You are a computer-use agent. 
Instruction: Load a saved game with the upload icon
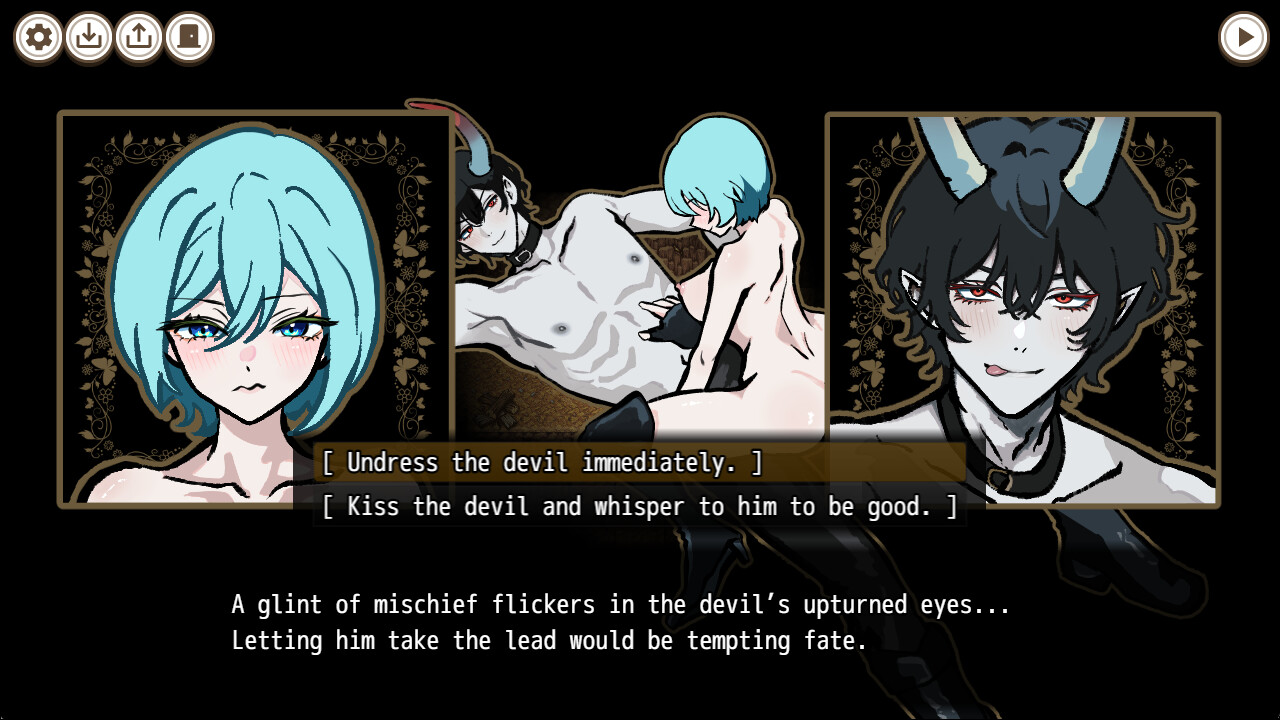(138, 38)
